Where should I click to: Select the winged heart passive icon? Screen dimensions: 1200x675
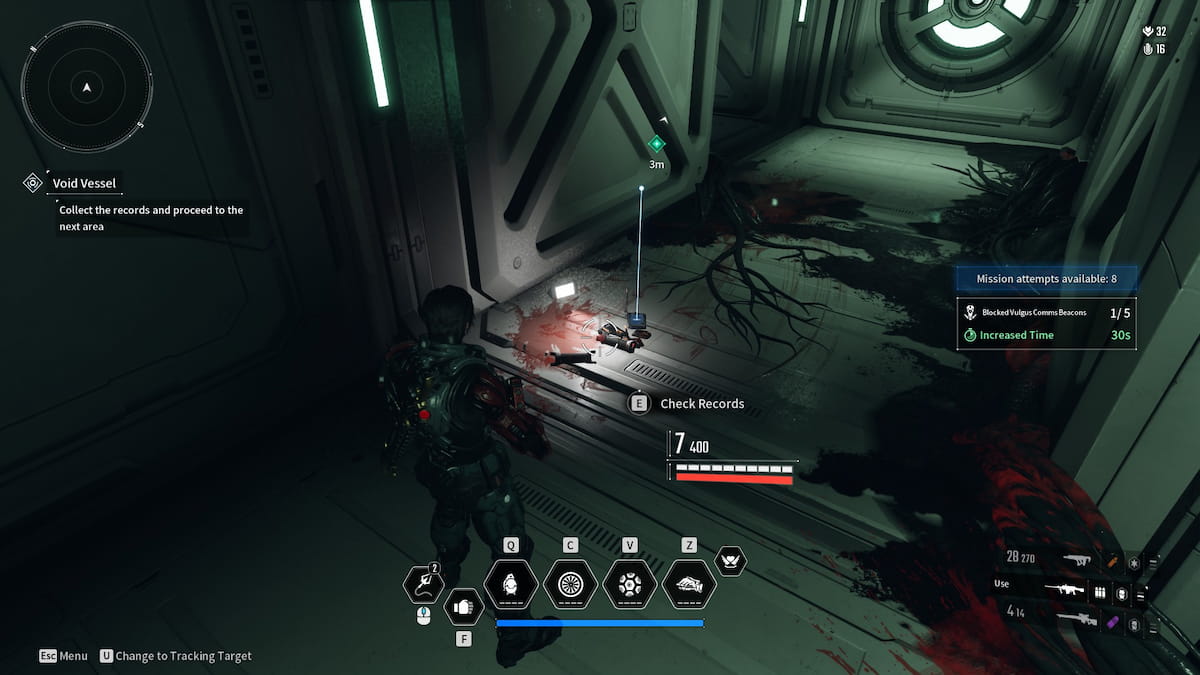point(731,561)
